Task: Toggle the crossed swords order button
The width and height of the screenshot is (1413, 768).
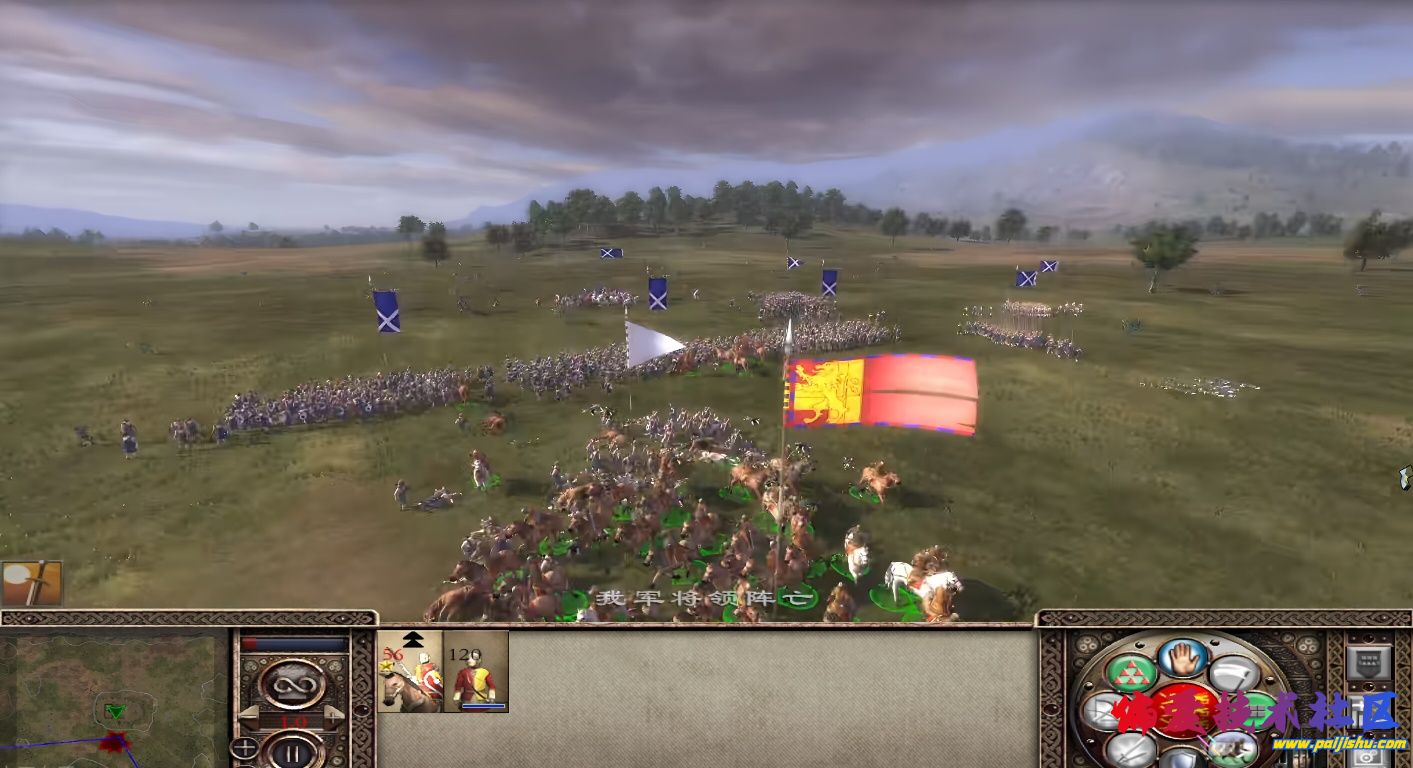Action: (1131, 748)
